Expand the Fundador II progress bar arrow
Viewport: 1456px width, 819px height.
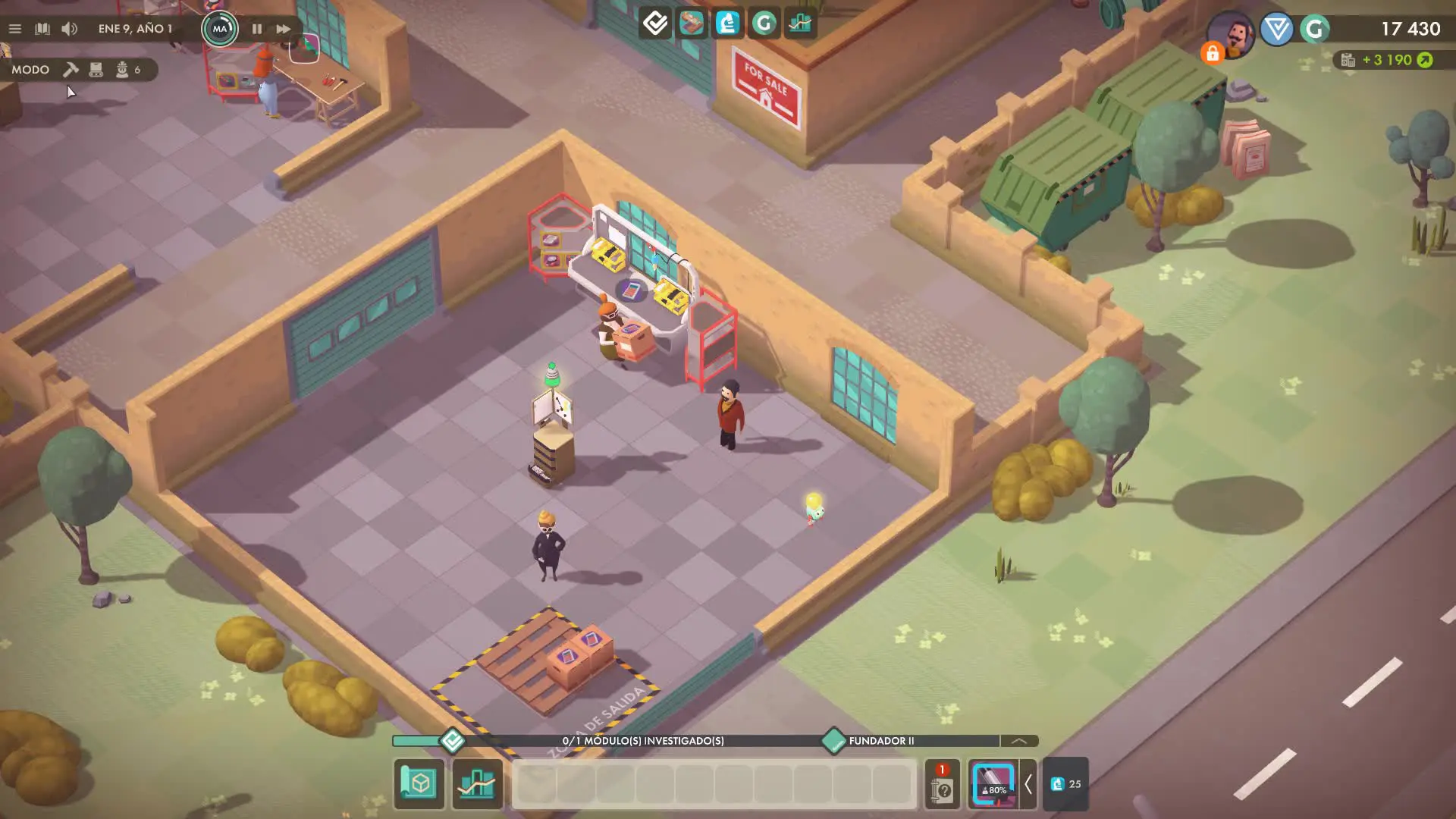coord(1018,741)
